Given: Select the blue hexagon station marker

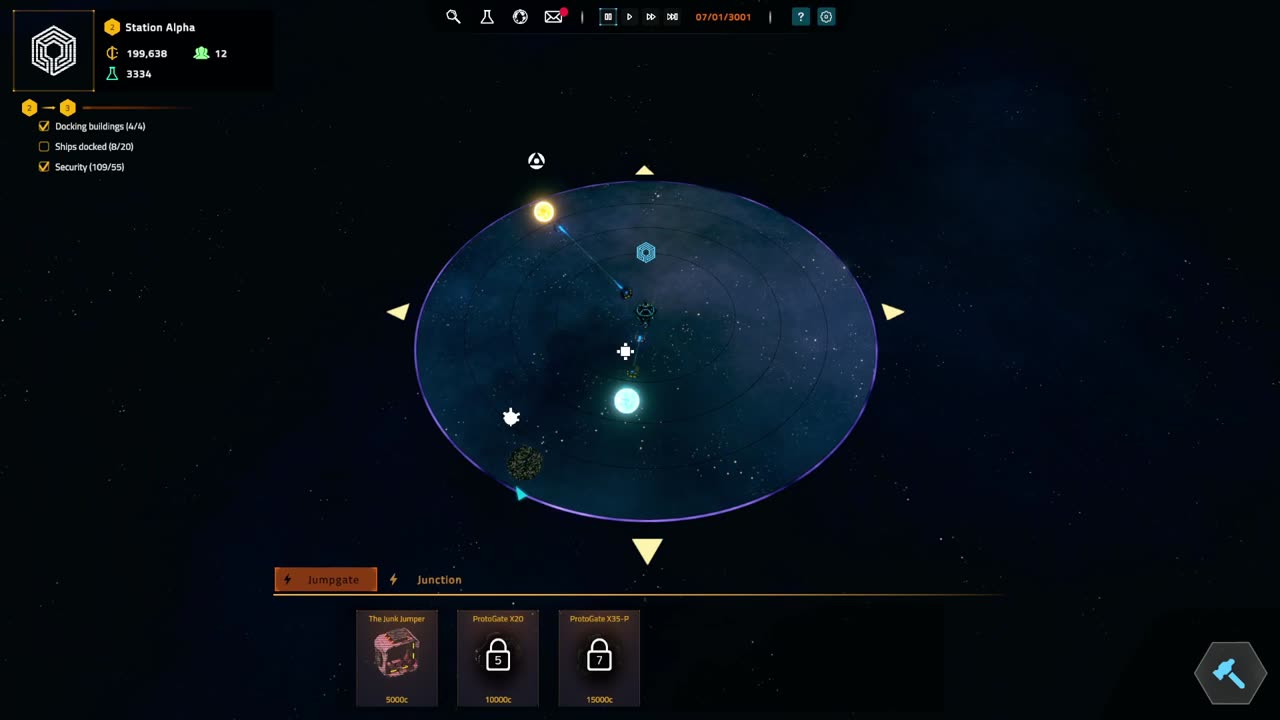Looking at the screenshot, I should coord(646,253).
